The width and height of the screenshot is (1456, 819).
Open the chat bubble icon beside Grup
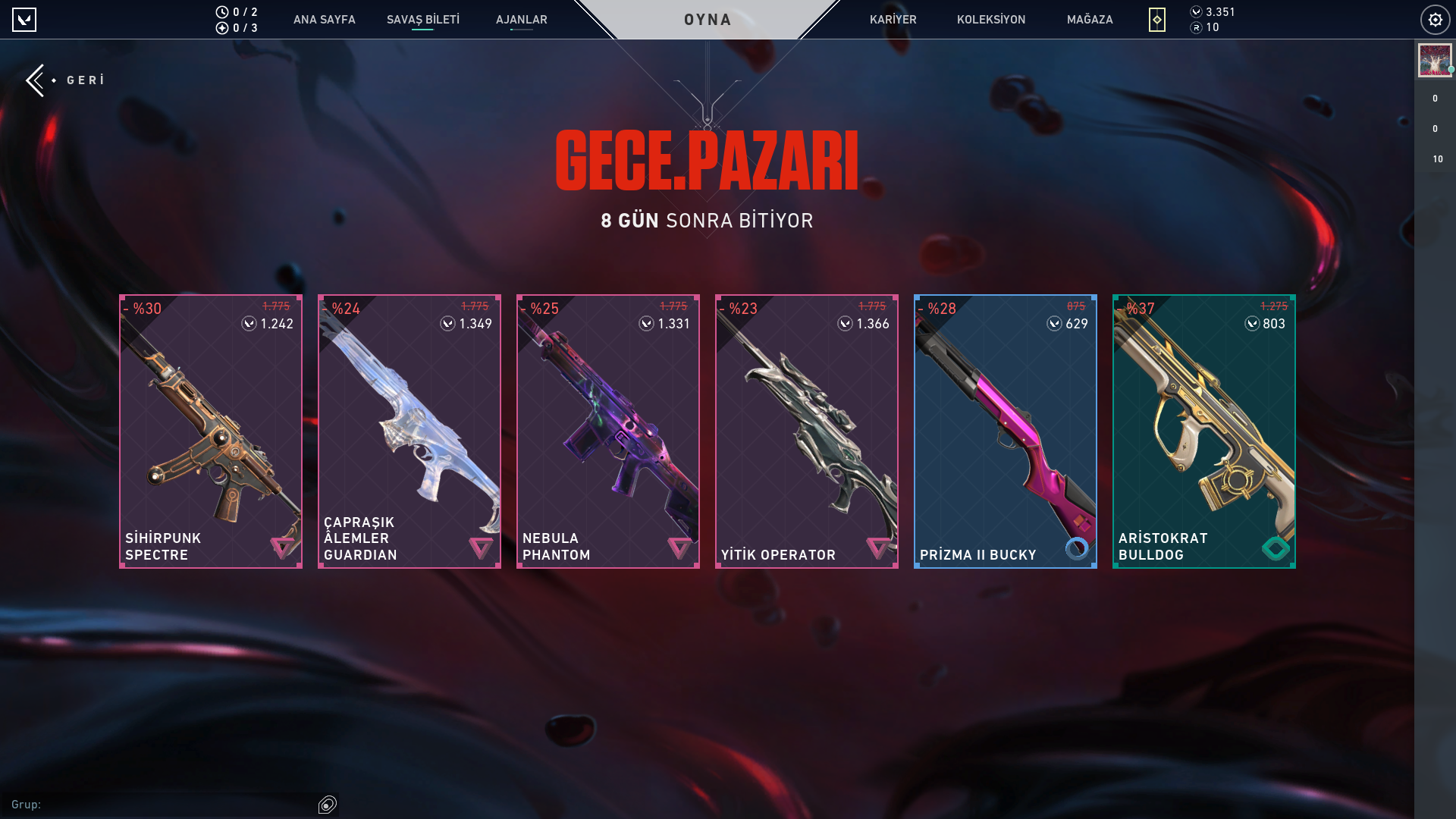328,805
